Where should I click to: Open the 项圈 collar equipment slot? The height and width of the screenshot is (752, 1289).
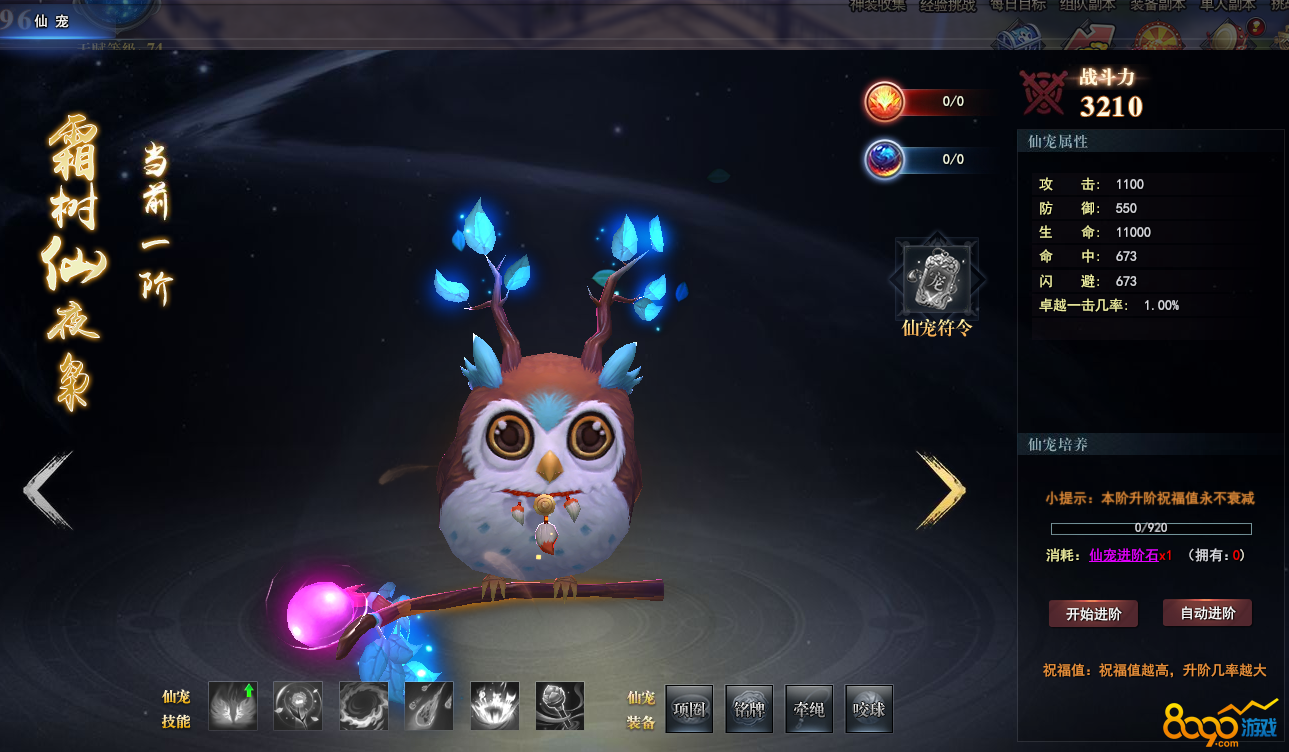689,709
